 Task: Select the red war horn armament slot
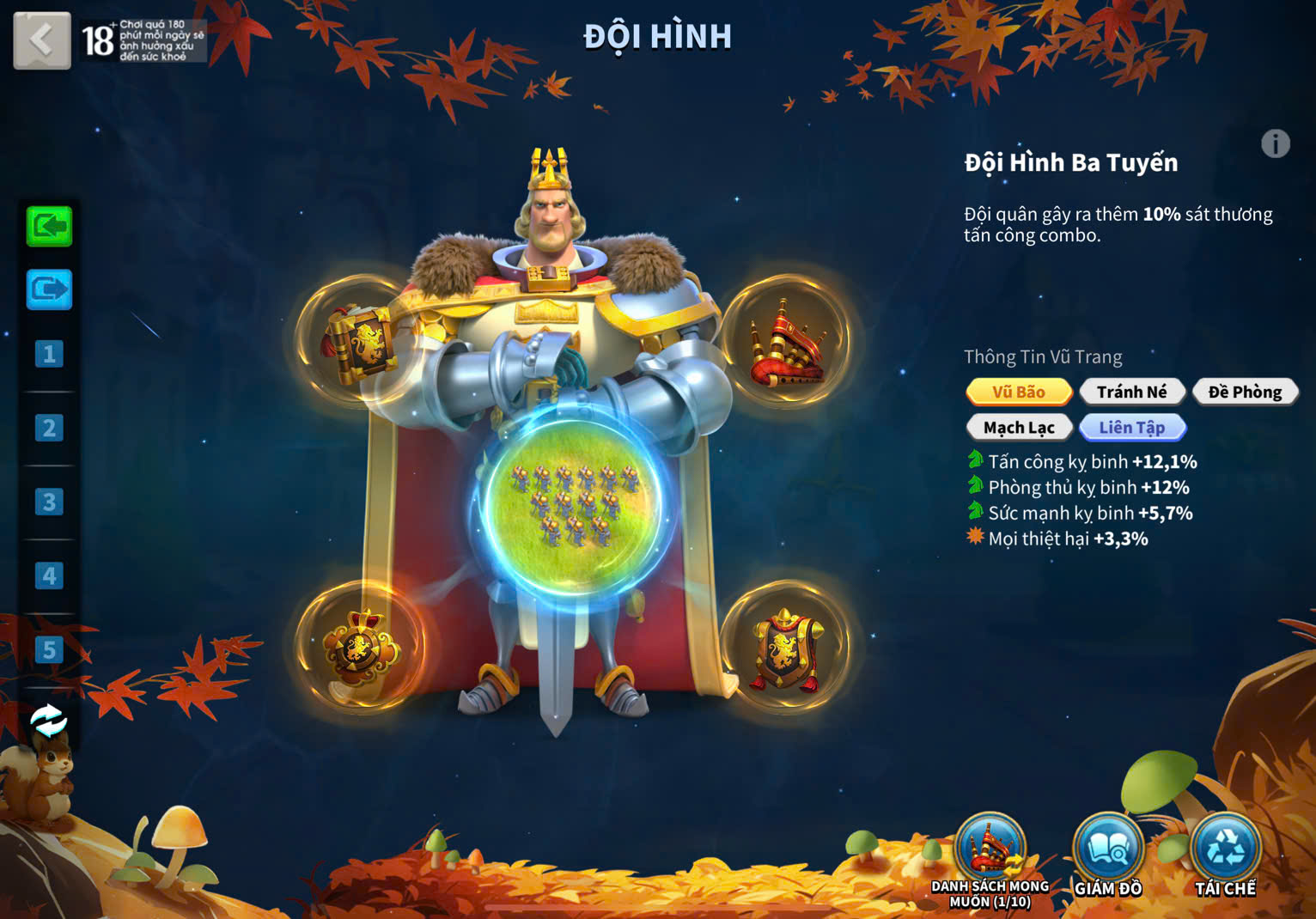point(785,341)
